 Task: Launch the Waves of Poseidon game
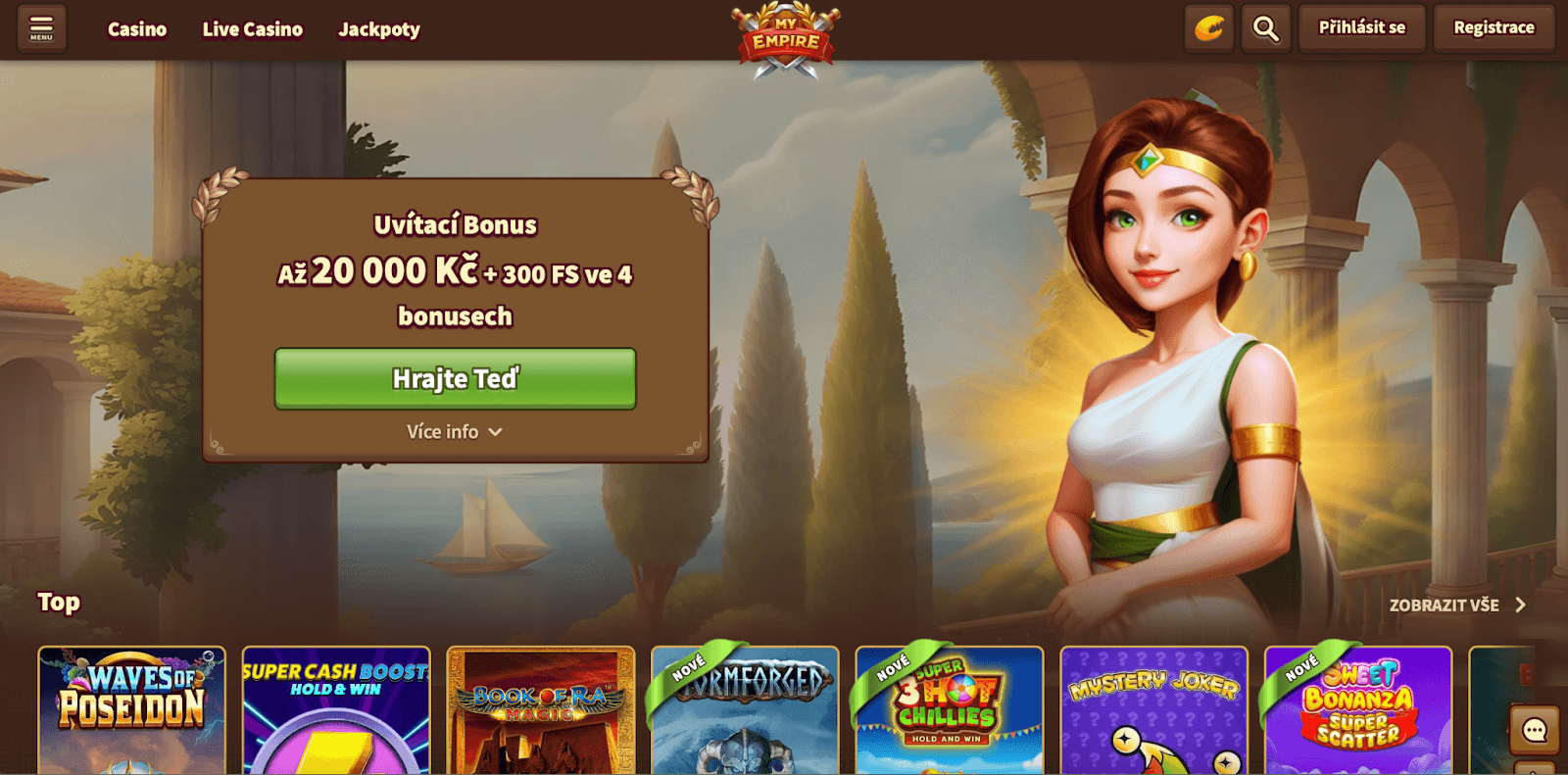coord(132,710)
